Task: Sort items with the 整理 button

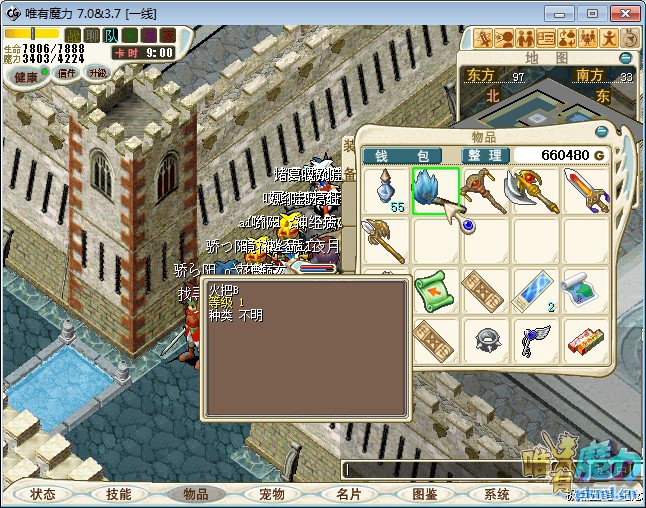Action: click(x=486, y=155)
